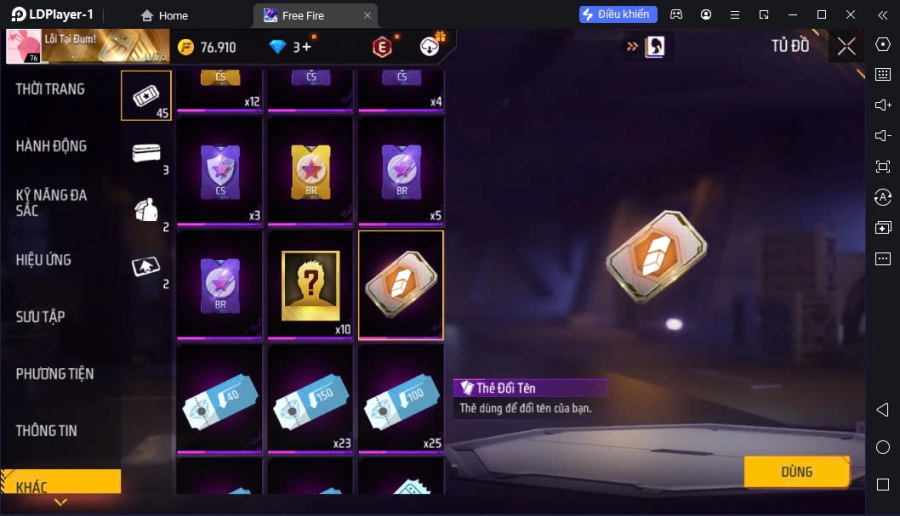Show the HIỆU ỨNG category
Image resolution: width=900 pixels, height=516 pixels.
tap(44, 260)
